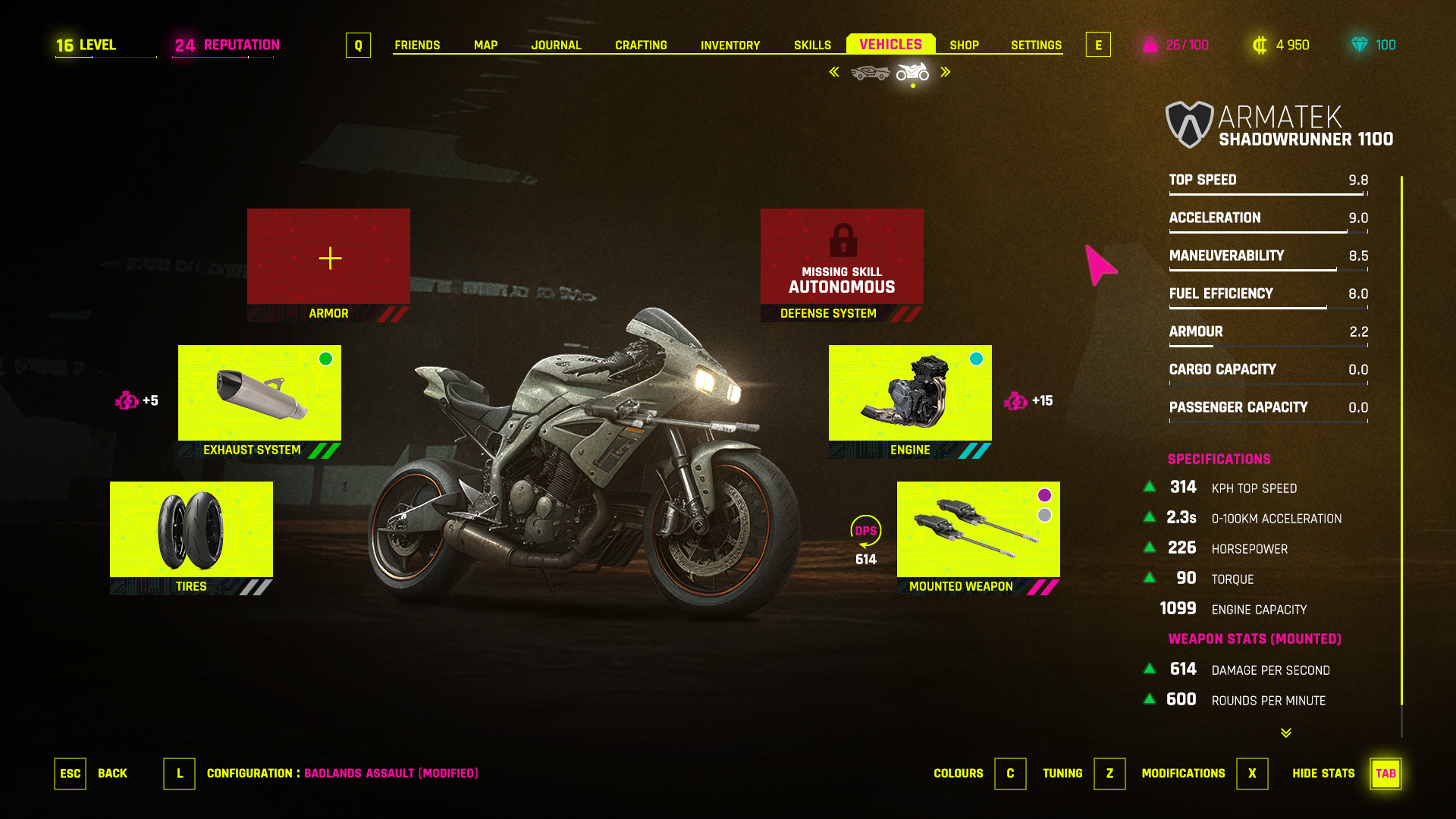This screenshot has height=819, width=1456.
Task: Click the next vehicle arrow
Action: click(x=946, y=72)
